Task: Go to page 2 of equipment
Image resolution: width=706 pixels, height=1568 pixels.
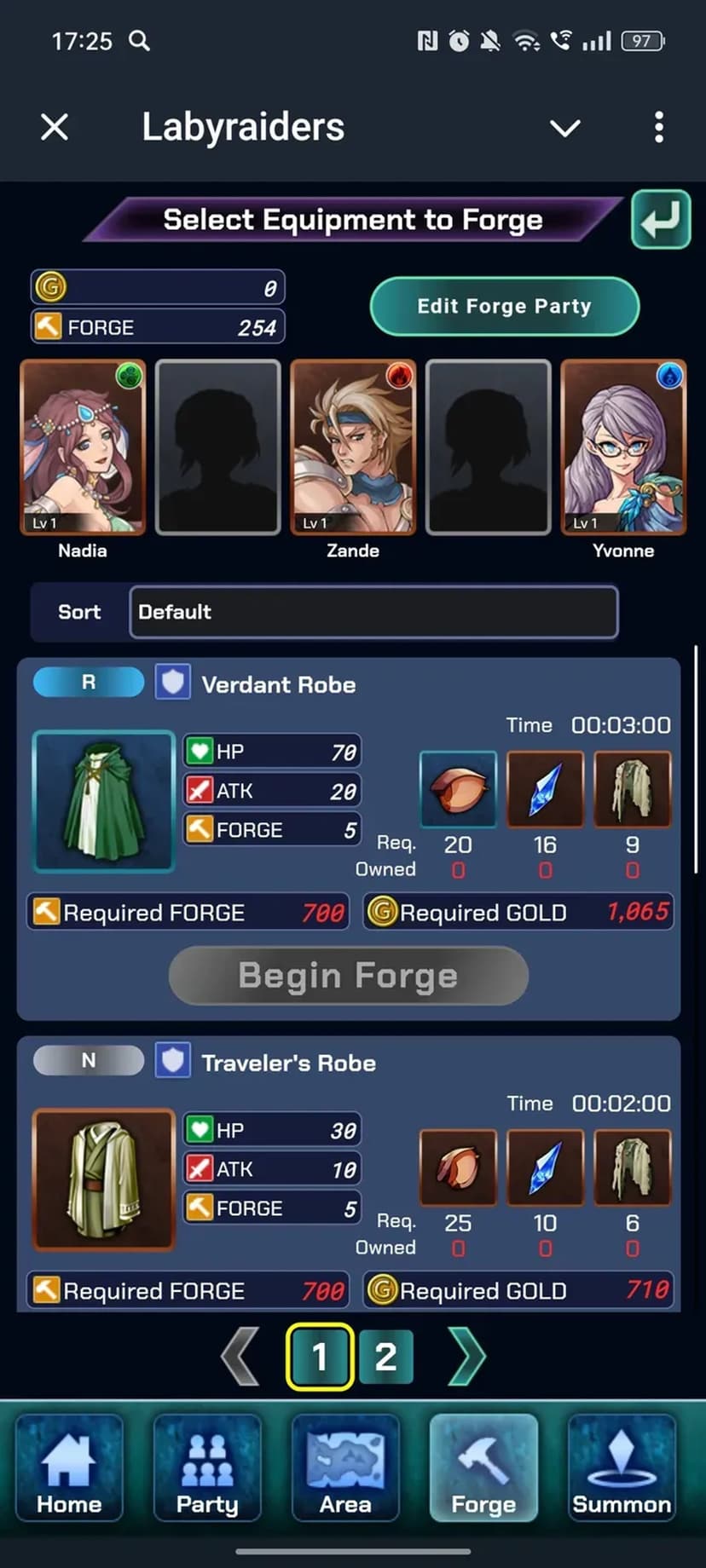Action: click(385, 1357)
